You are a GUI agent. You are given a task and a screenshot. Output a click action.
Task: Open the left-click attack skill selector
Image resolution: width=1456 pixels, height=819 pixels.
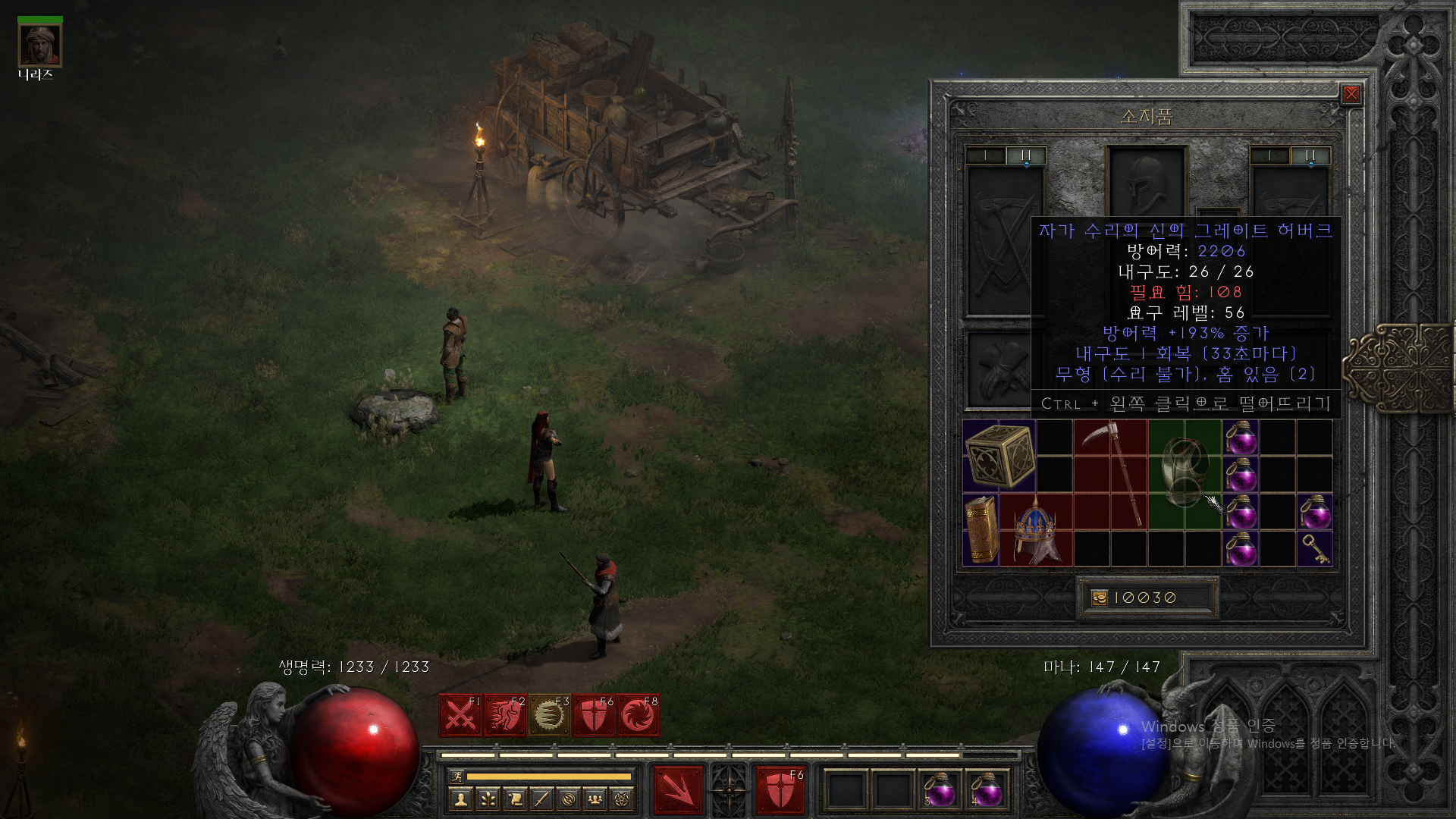pos(678,790)
